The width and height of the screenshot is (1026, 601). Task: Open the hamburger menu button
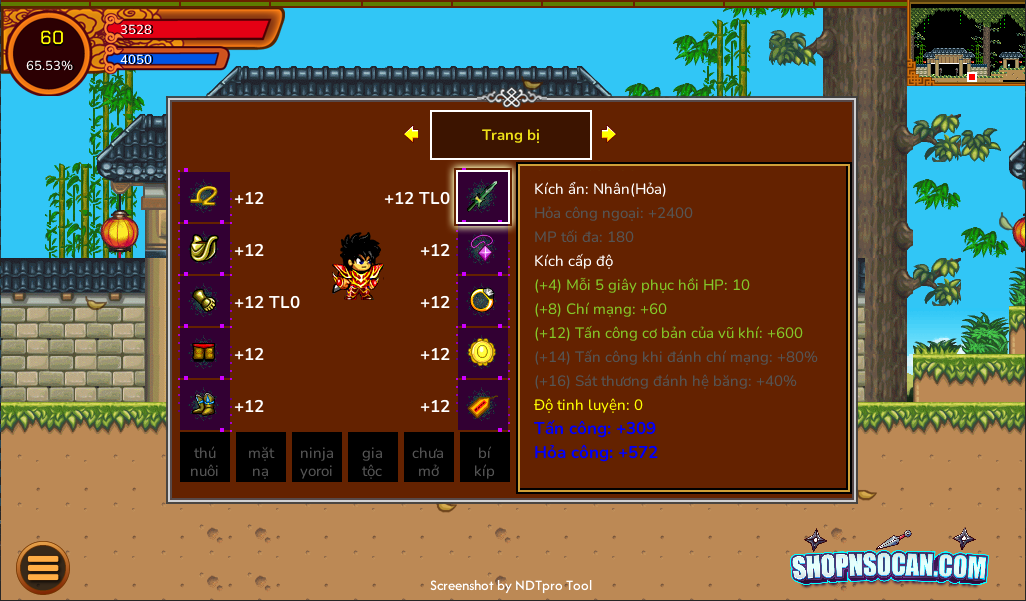(x=43, y=568)
